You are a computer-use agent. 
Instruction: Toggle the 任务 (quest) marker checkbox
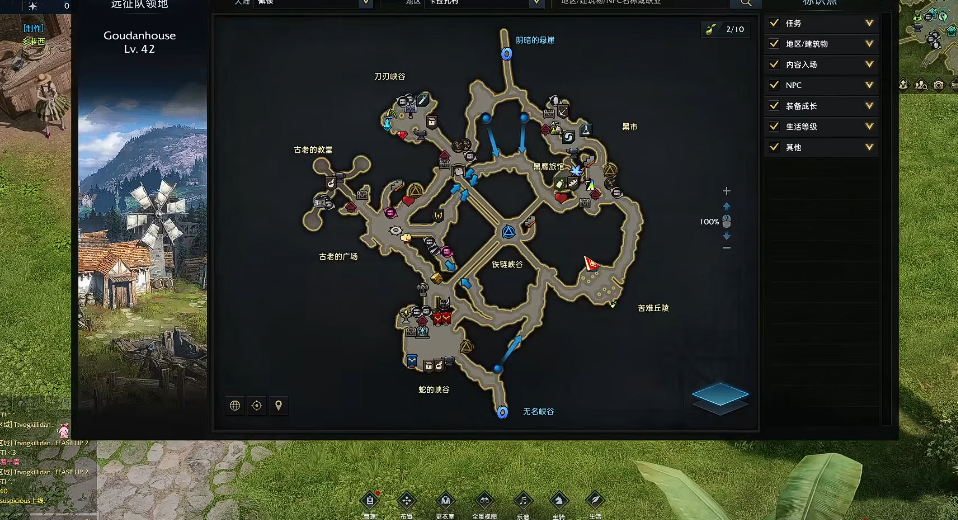pos(775,23)
